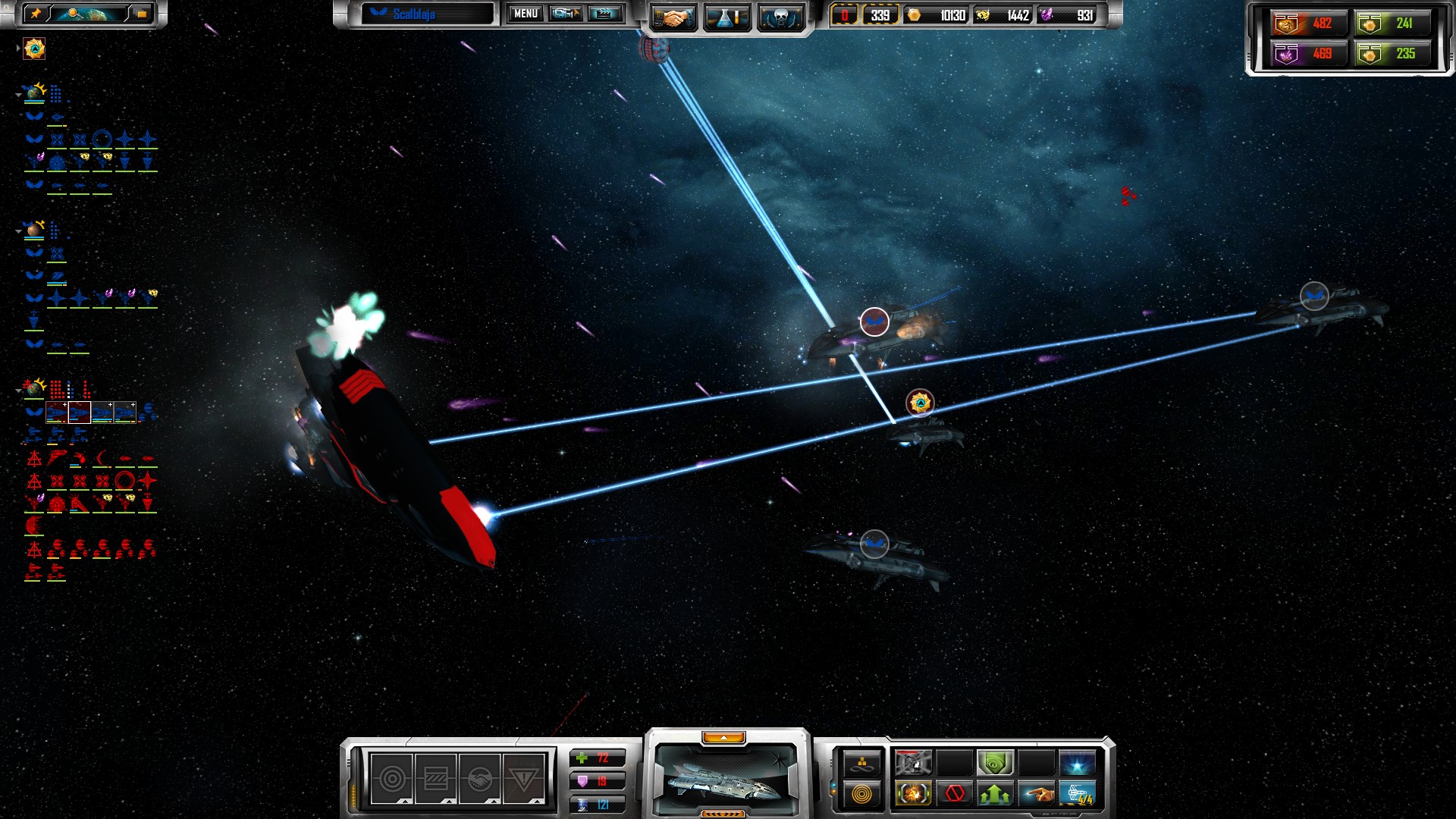1456x819 pixels.
Task: Open the game MENU
Action: point(526,14)
